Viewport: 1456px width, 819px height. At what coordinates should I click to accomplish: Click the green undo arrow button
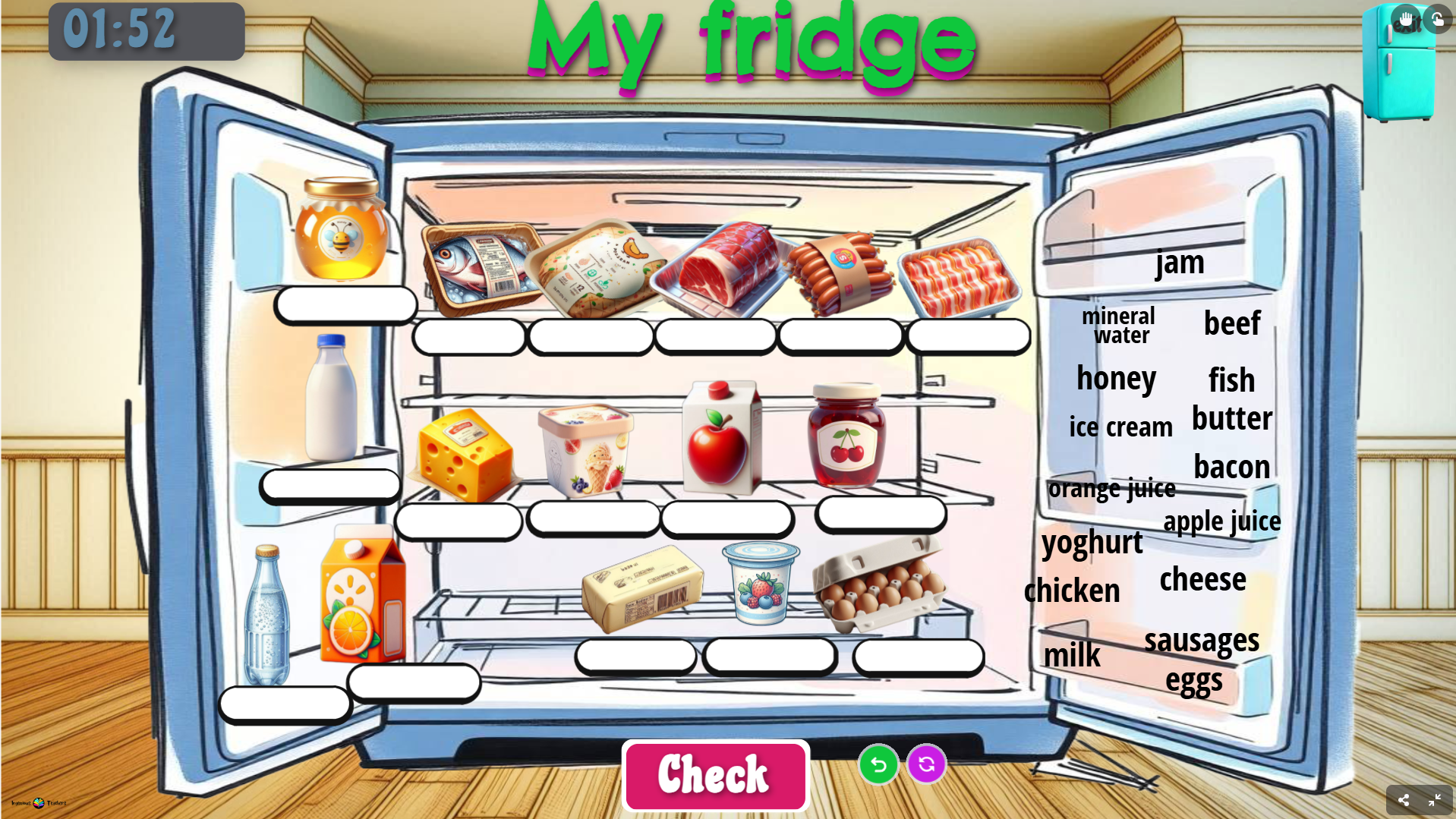878,764
